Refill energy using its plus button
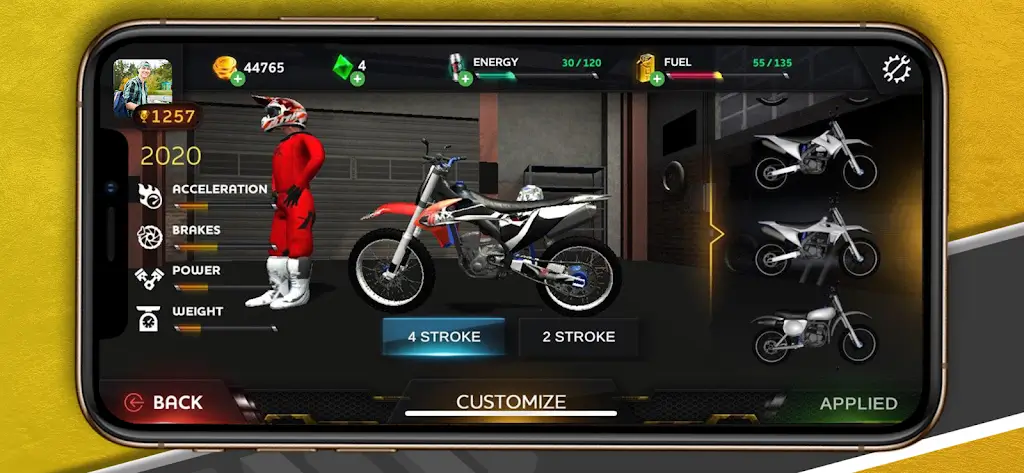Image resolution: width=1024 pixels, height=473 pixels. point(465,79)
